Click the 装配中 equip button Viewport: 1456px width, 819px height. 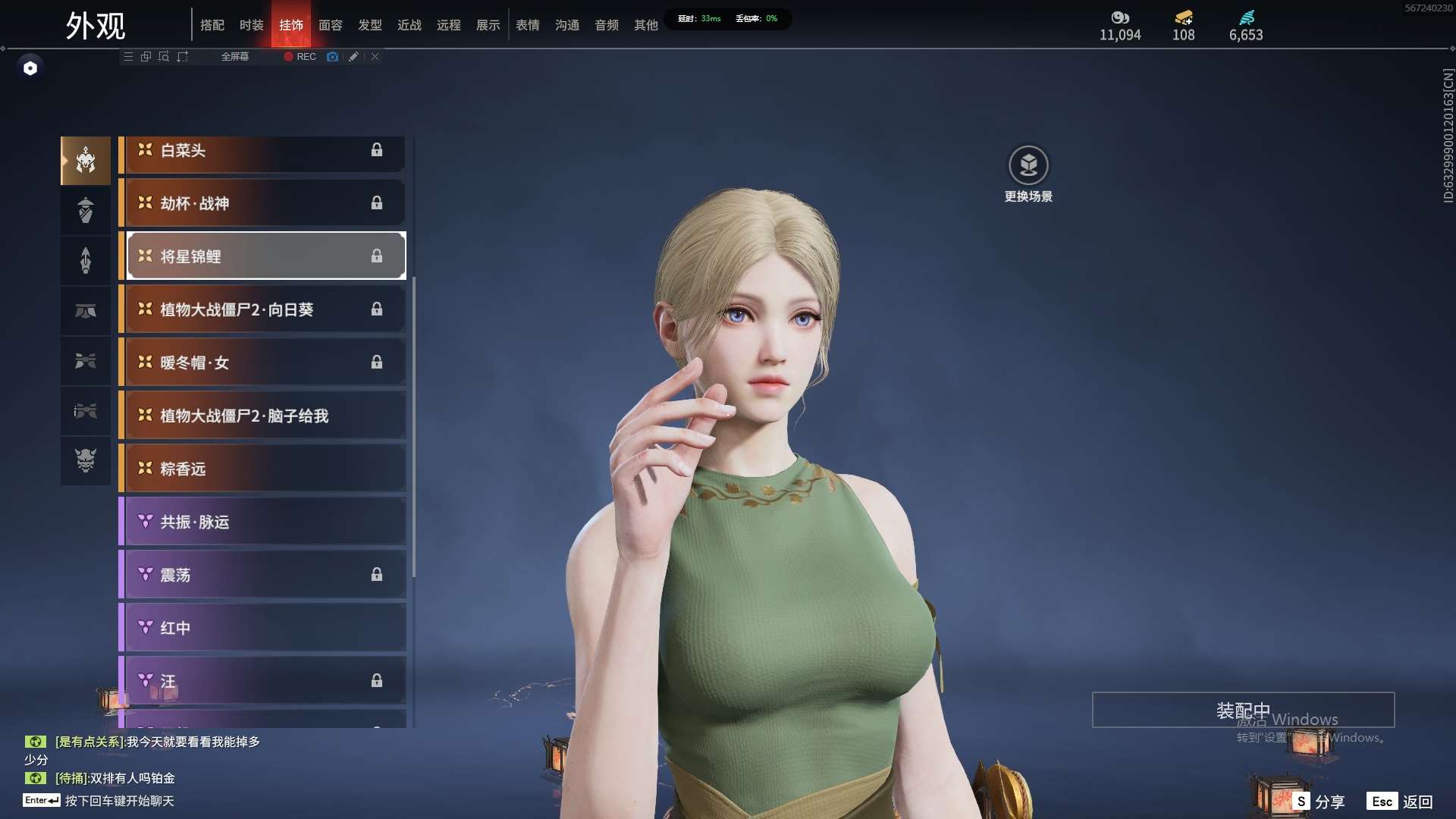click(x=1243, y=710)
